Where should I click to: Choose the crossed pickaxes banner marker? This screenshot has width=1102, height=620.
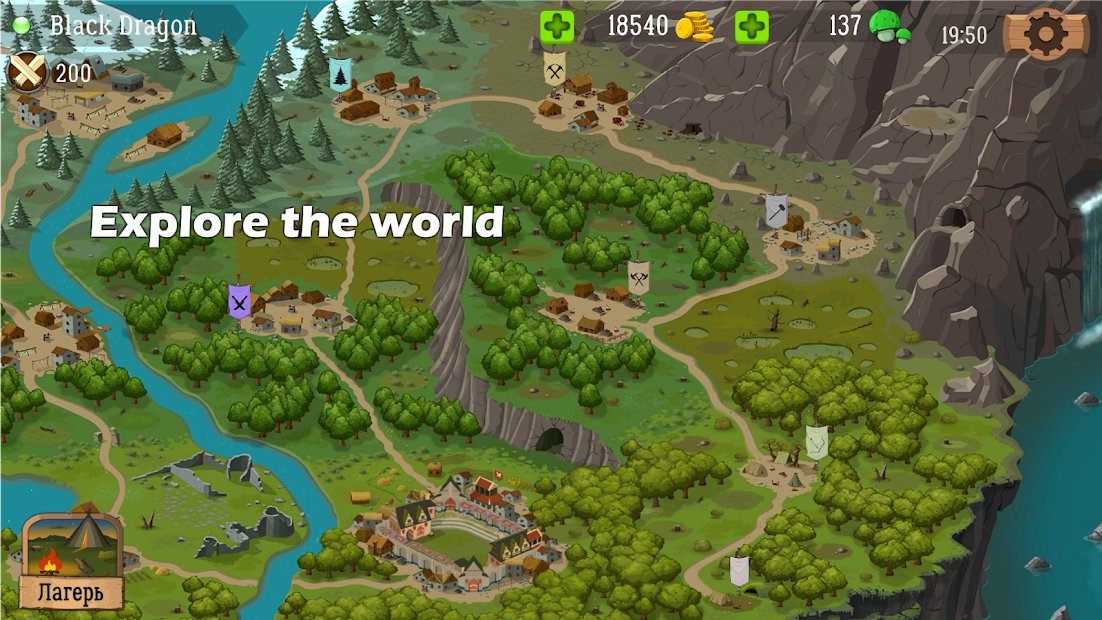[x=555, y=69]
